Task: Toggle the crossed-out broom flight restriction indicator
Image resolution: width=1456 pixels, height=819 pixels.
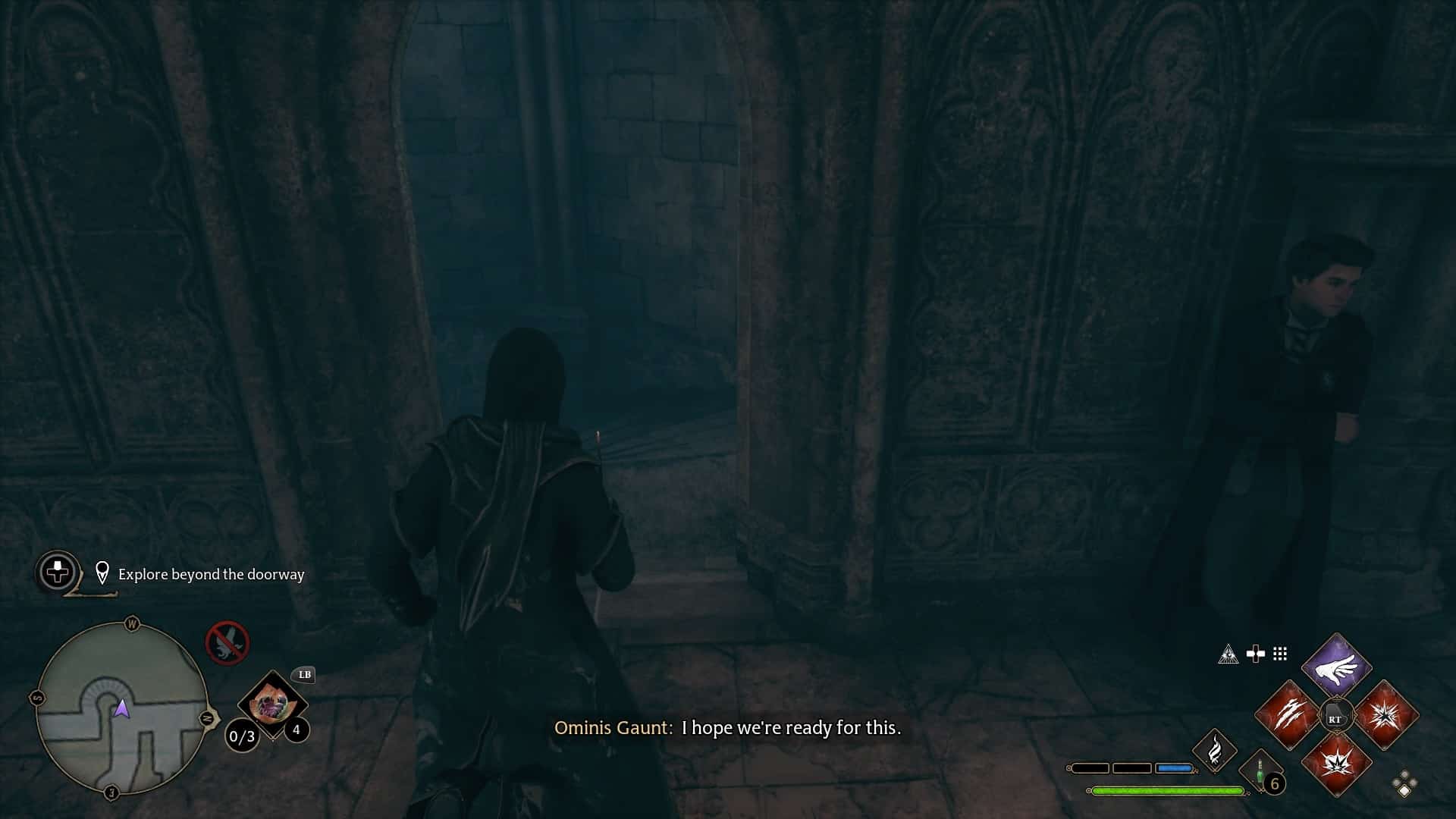Action: coord(226,643)
